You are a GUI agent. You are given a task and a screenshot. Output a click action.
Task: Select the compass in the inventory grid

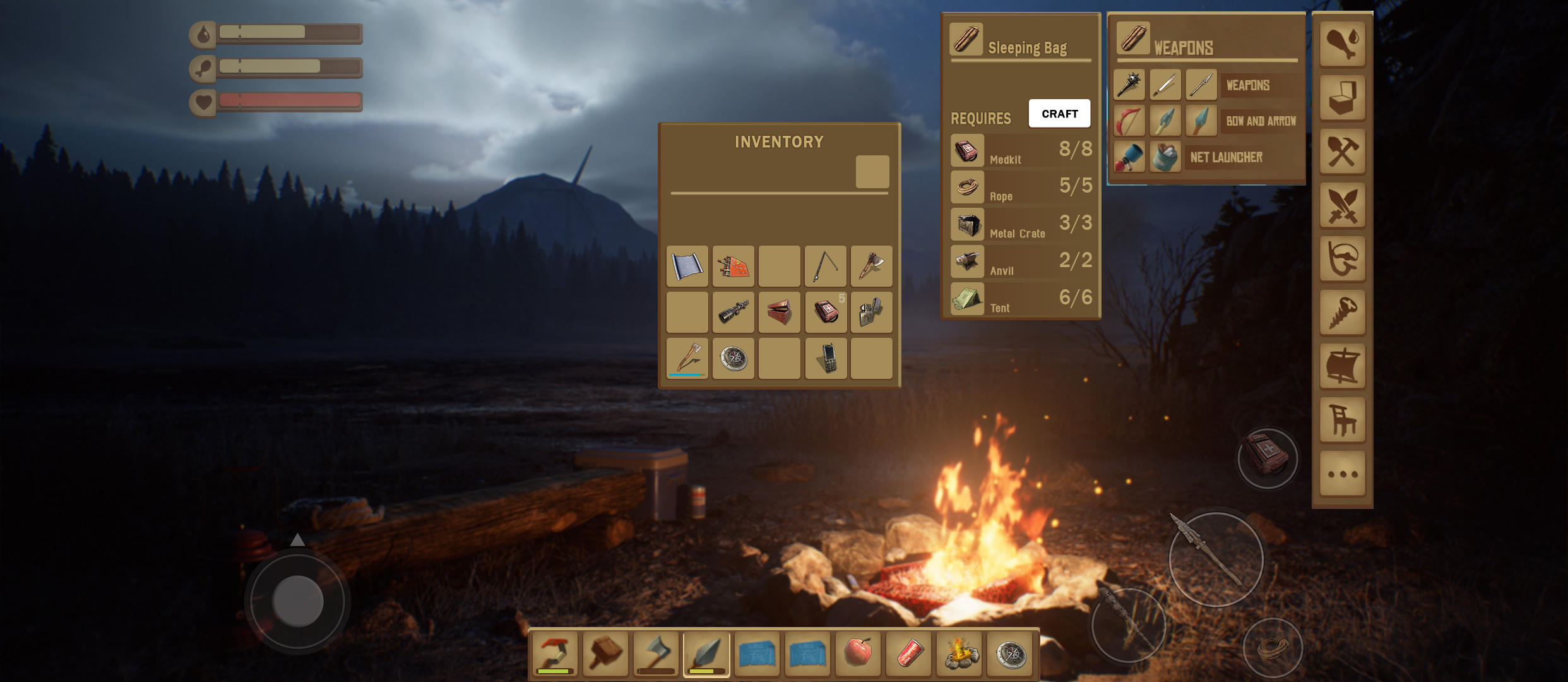pos(734,359)
